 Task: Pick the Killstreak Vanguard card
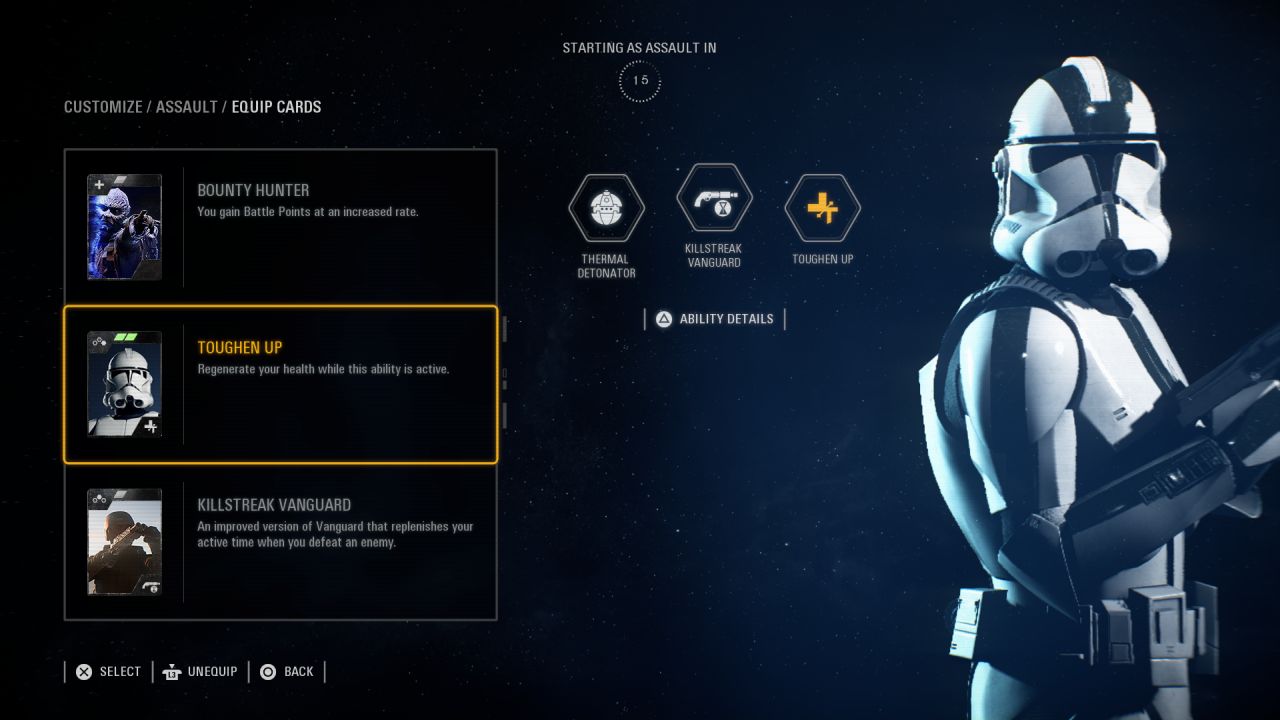[x=280, y=541]
